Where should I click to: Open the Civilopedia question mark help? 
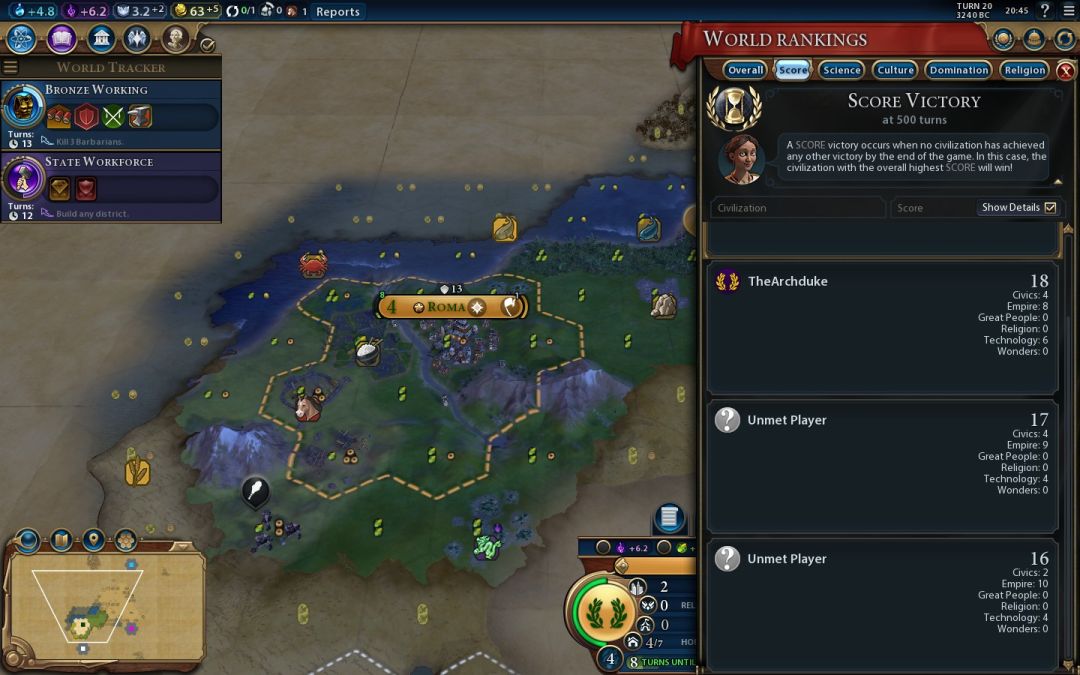point(1045,11)
